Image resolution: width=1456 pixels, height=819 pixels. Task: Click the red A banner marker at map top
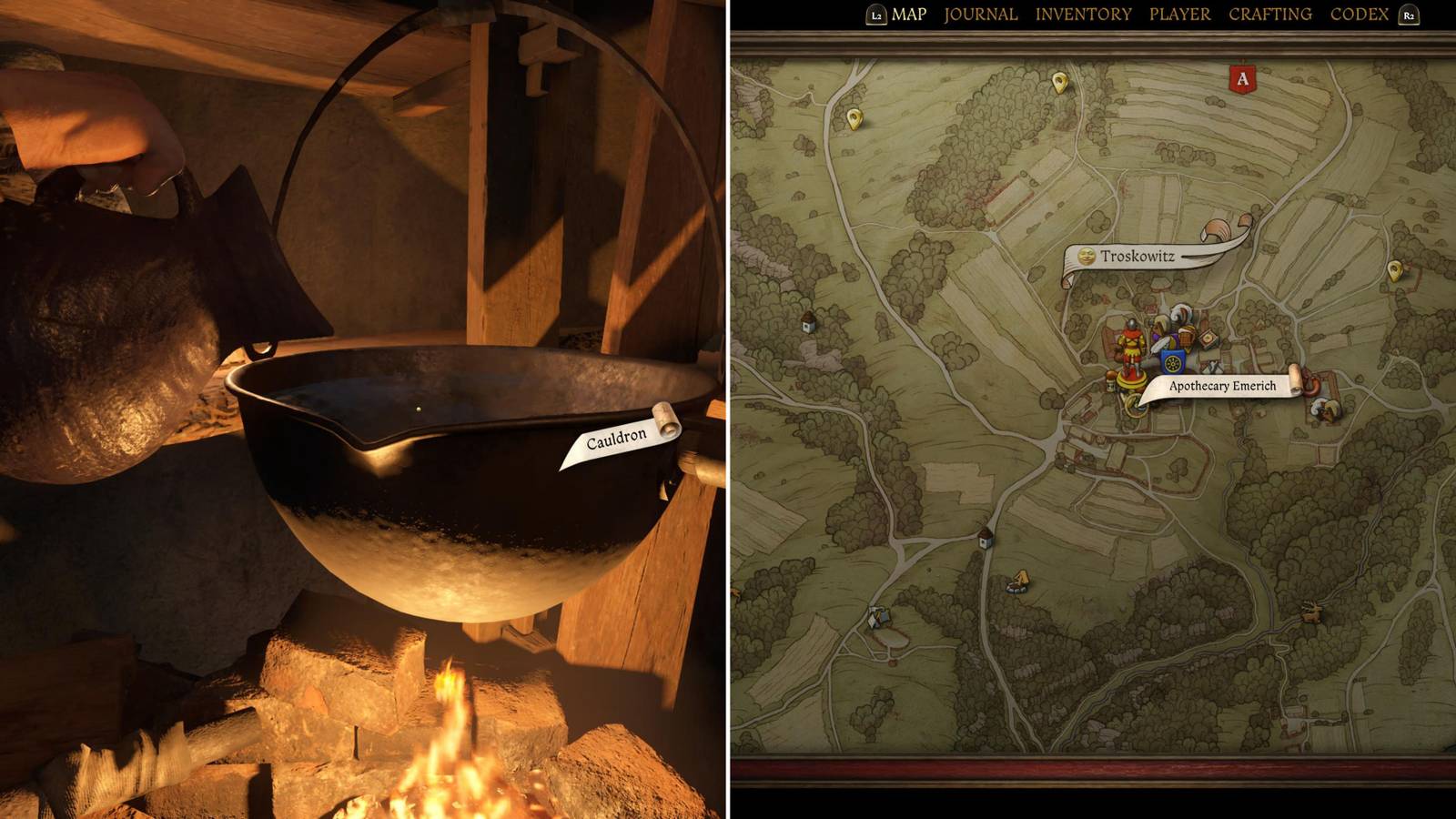click(x=1242, y=79)
